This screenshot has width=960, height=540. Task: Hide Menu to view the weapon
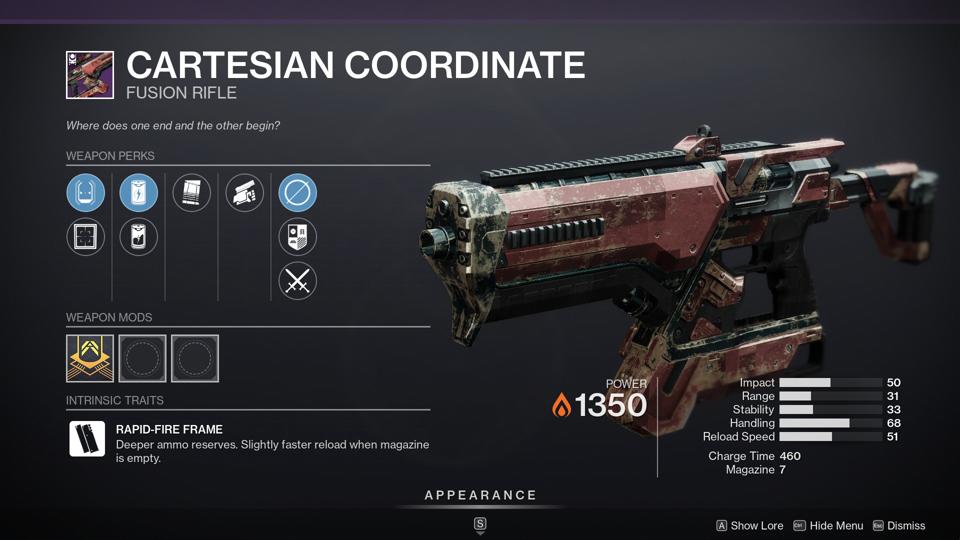829,526
